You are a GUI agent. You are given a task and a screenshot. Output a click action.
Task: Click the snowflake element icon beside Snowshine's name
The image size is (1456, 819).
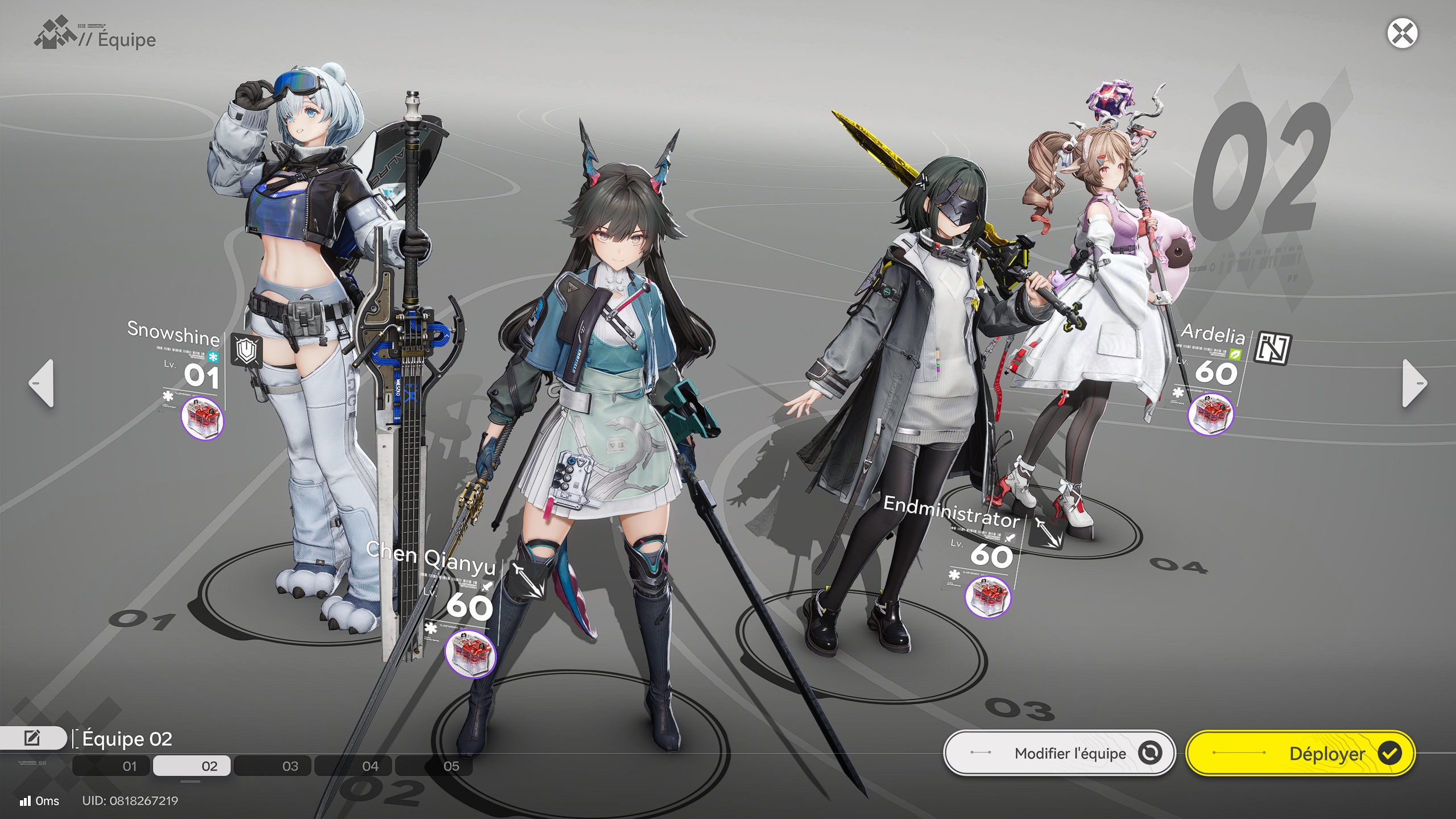(x=213, y=357)
